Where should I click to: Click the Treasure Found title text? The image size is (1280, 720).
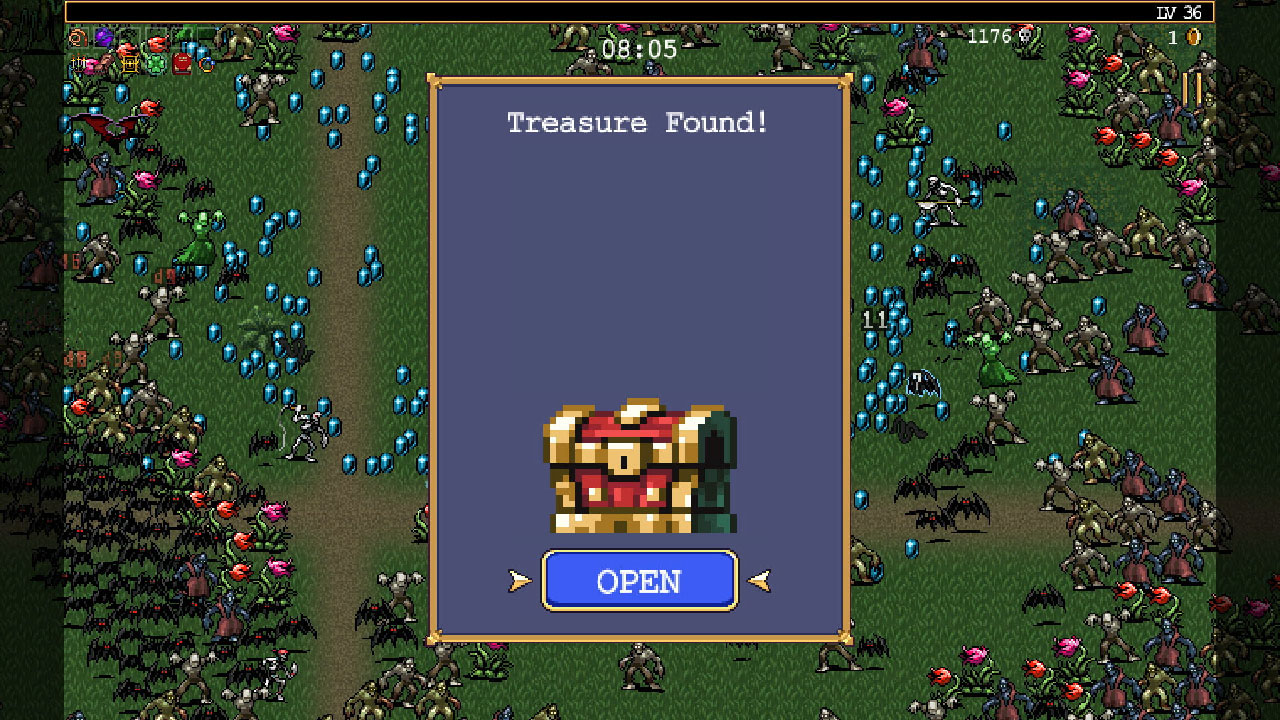click(x=639, y=122)
